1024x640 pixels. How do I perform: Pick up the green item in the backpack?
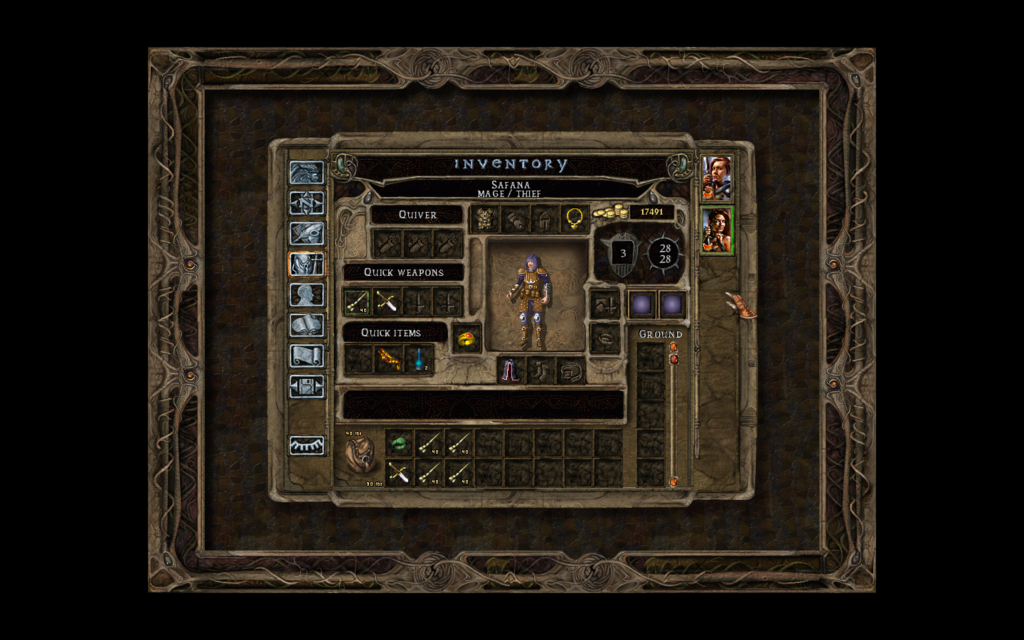pos(399,442)
